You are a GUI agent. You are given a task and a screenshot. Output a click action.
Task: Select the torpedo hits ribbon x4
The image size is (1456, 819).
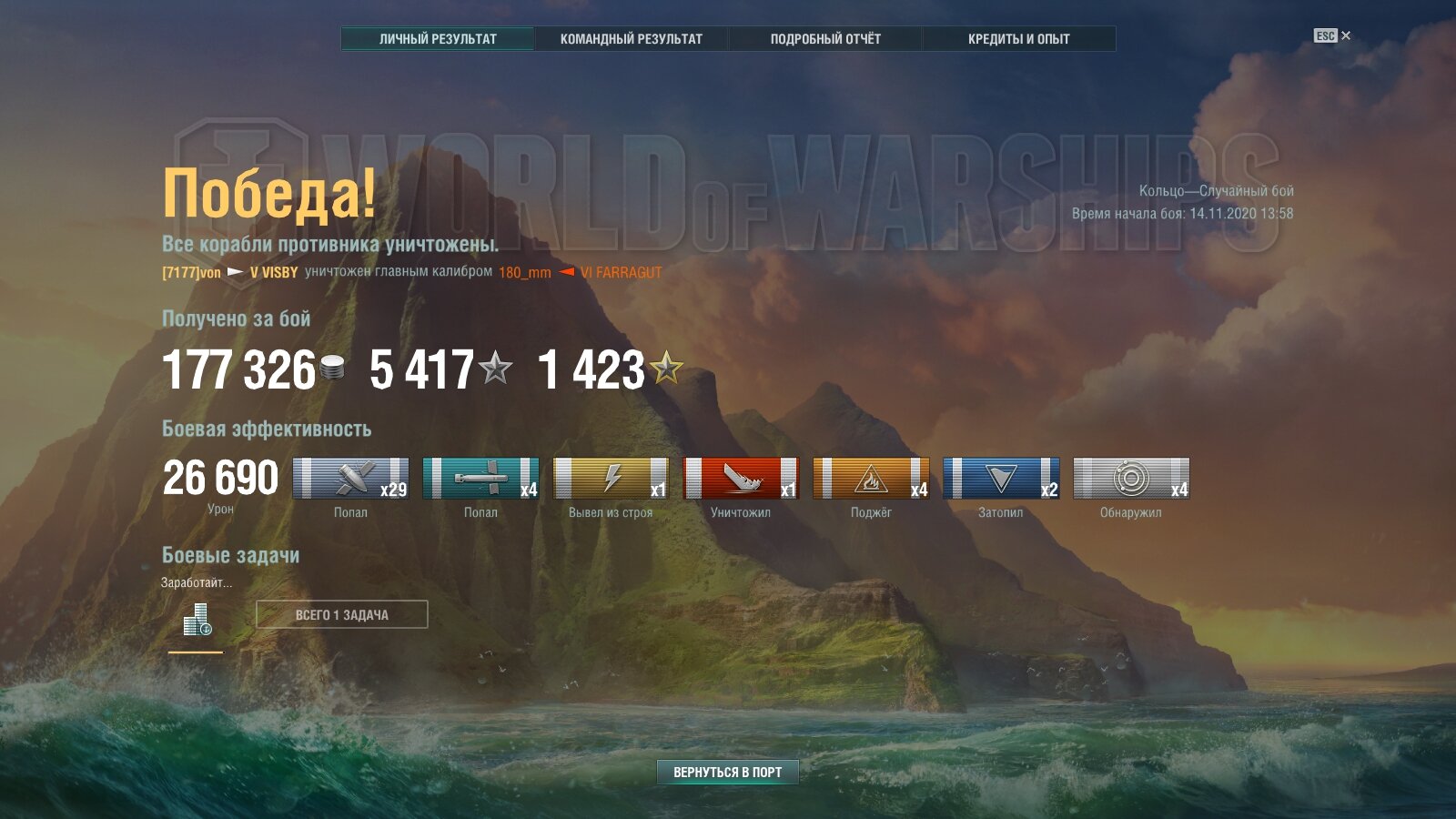[480, 479]
